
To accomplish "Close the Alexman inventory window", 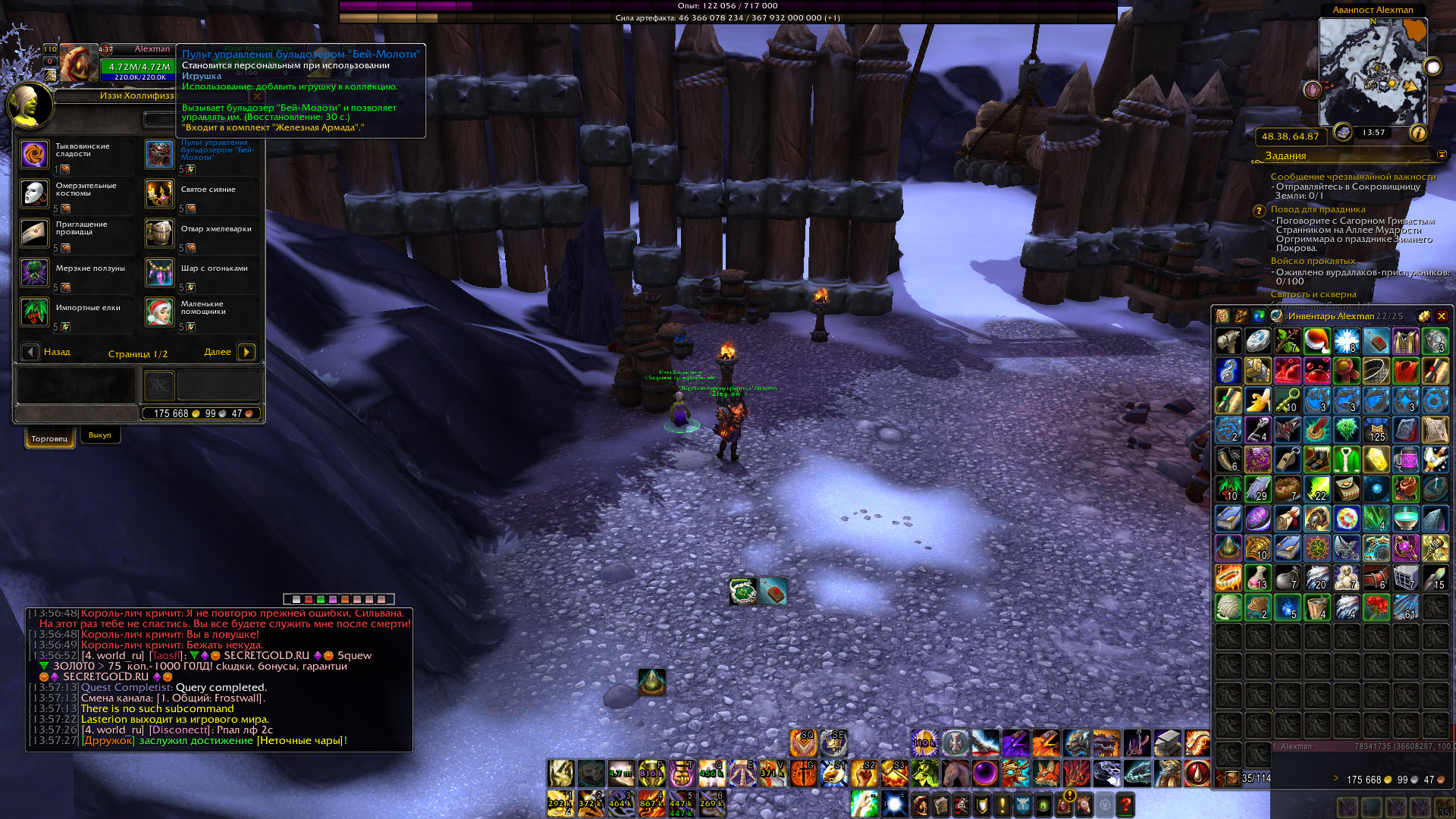I will (x=1442, y=316).
